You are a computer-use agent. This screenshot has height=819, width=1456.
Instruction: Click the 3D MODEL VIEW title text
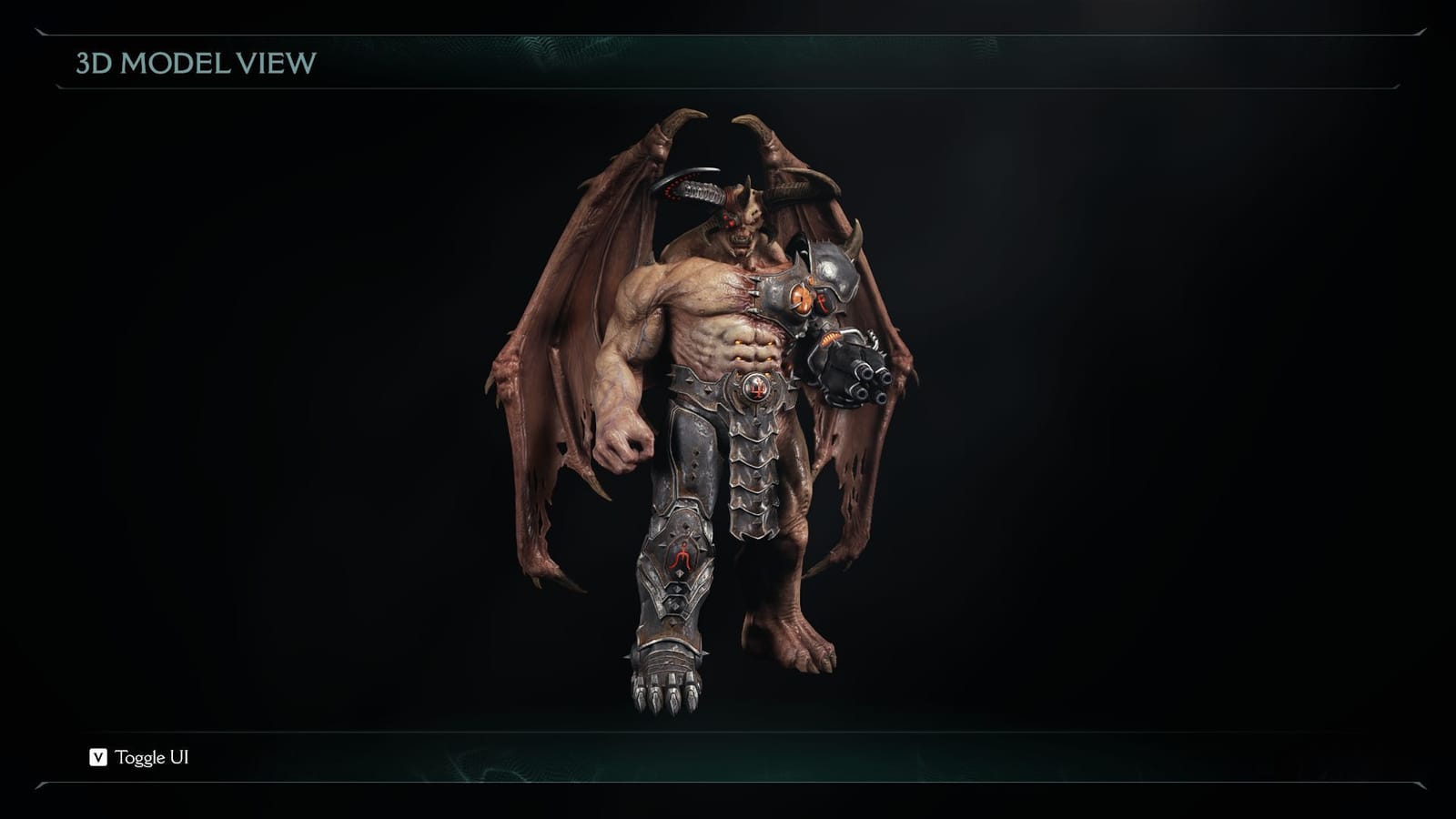tap(194, 65)
